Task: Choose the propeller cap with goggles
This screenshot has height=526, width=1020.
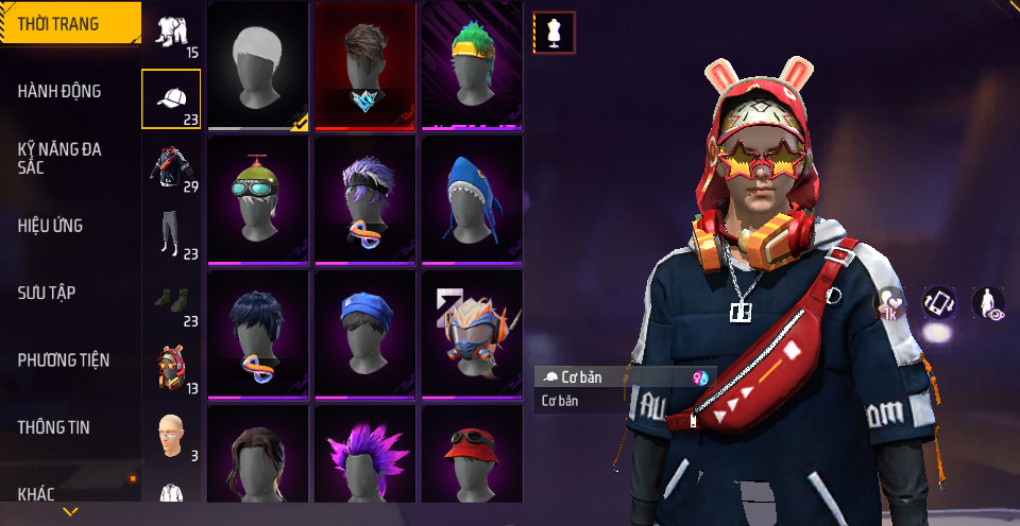Action: point(258,199)
